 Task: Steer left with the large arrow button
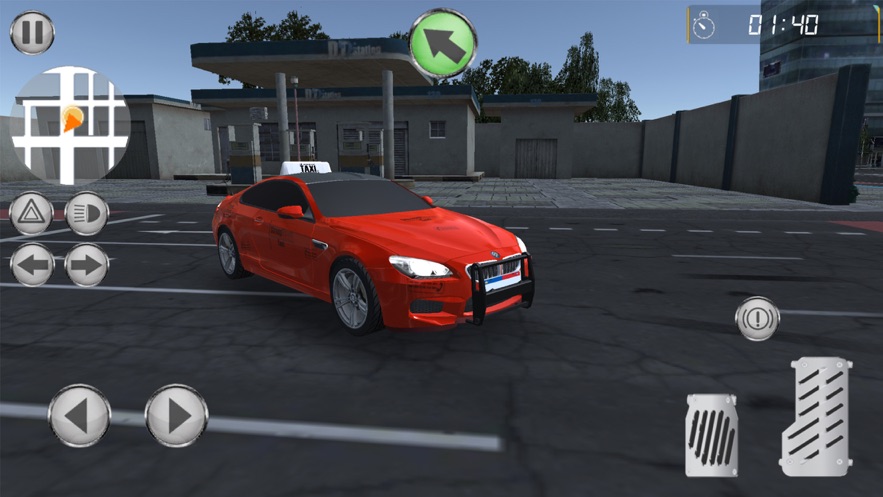[x=80, y=415]
